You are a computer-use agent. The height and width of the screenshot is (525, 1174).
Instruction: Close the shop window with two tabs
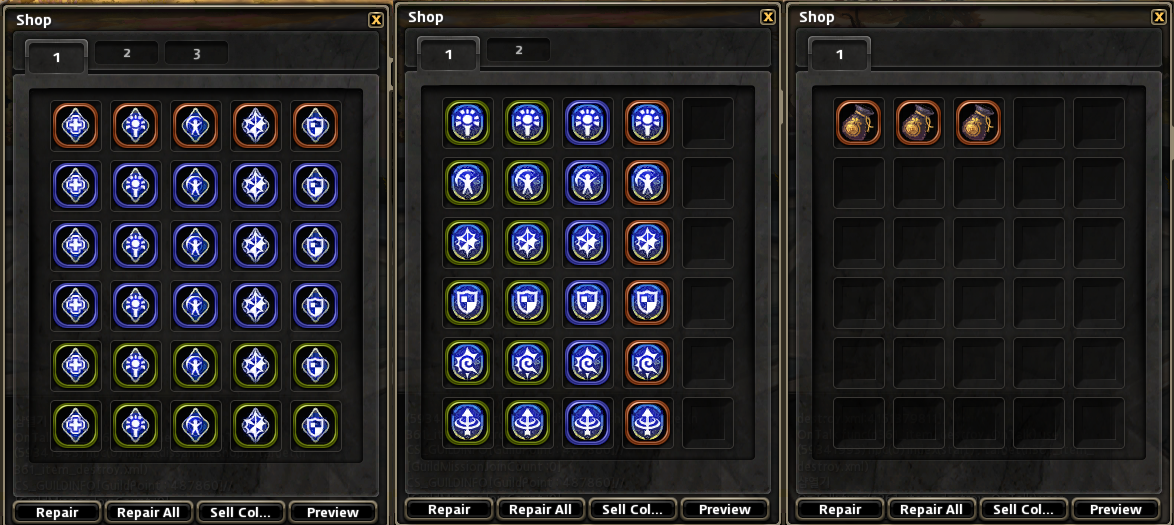point(768,17)
